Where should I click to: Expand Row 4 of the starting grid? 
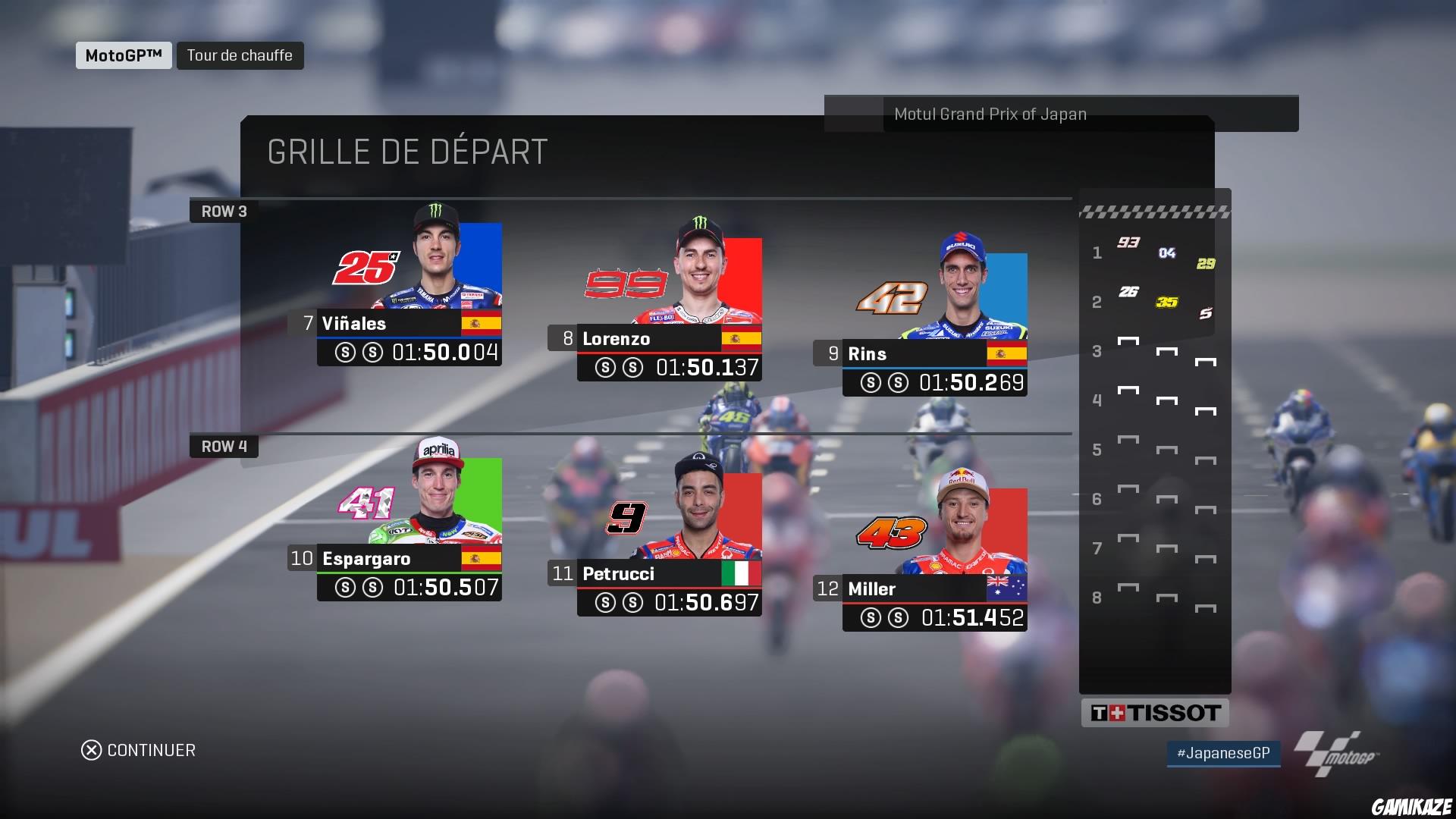224,447
